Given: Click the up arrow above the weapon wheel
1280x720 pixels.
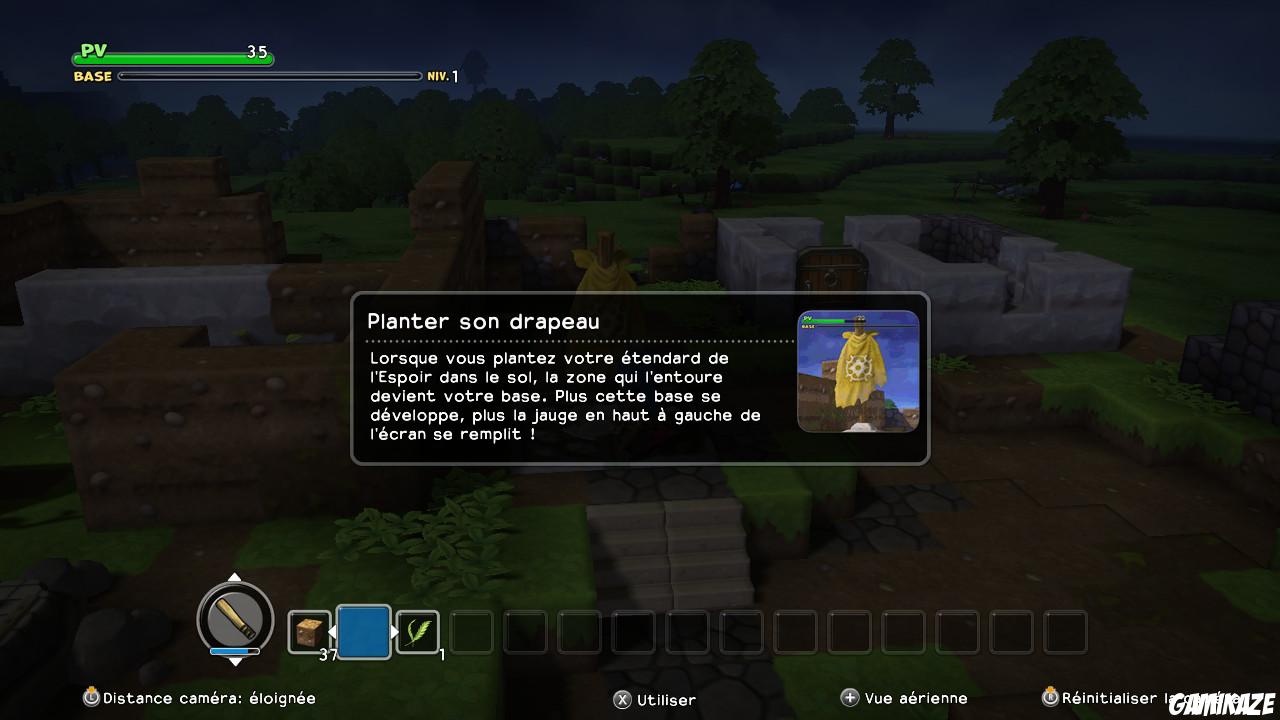Looking at the screenshot, I should pyautogui.click(x=235, y=577).
